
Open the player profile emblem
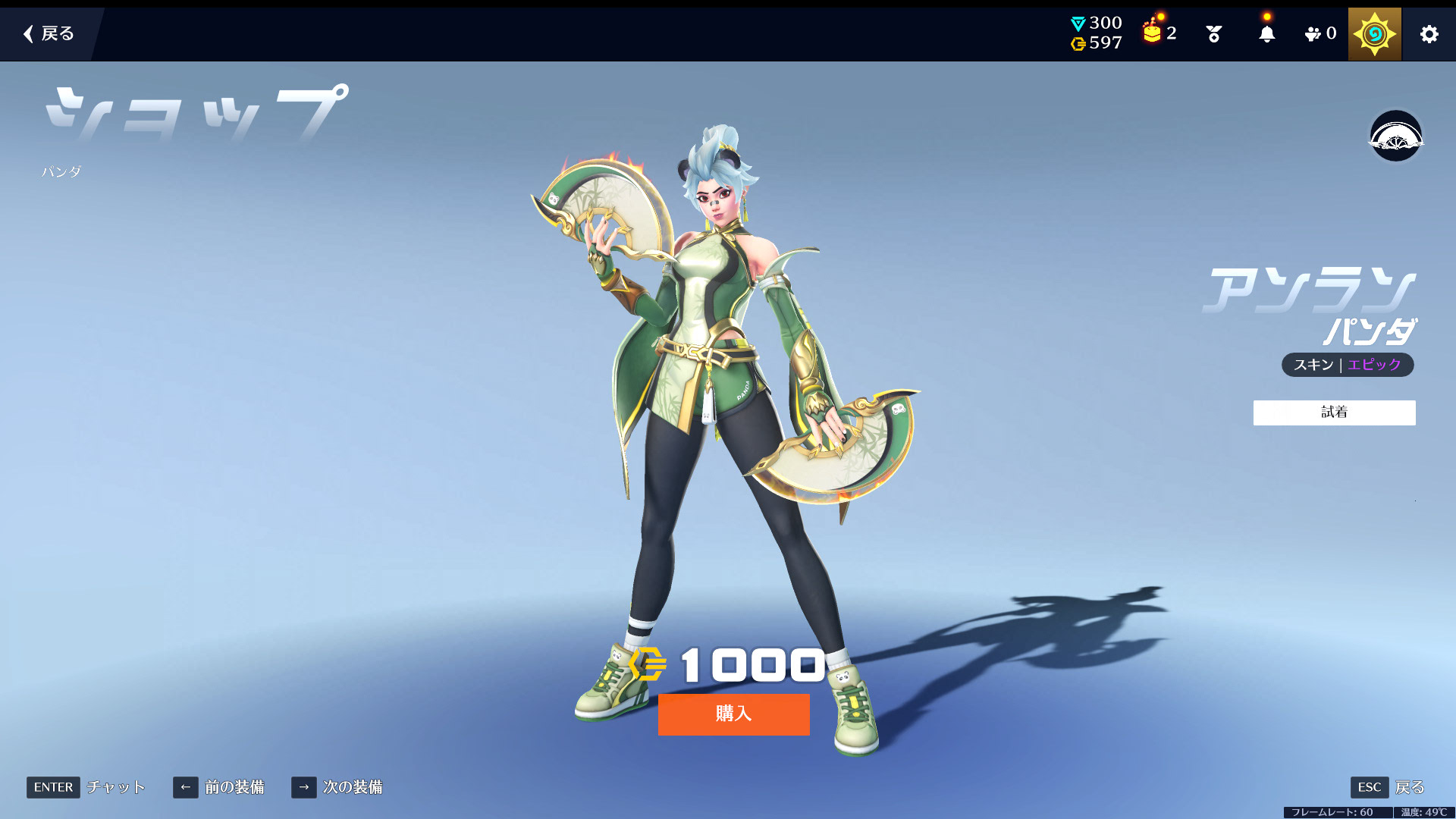click(x=1374, y=34)
